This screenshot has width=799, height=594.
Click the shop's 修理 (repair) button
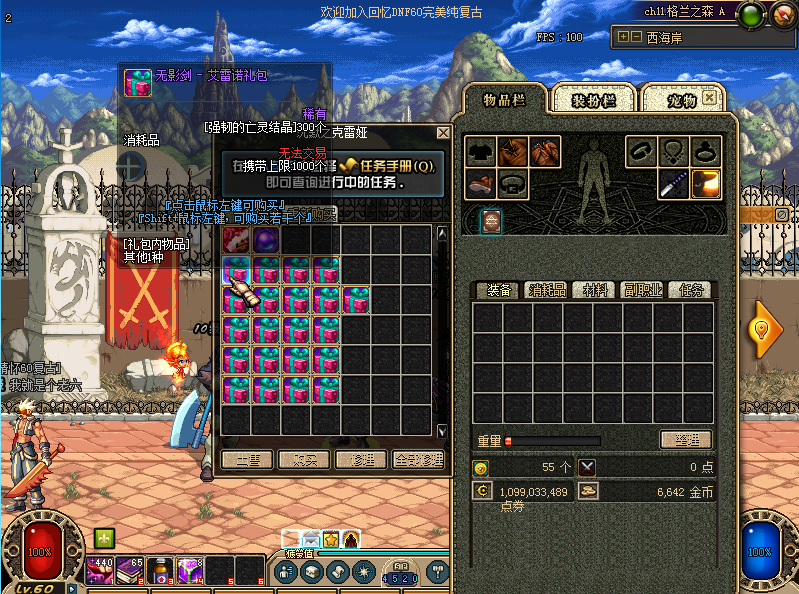[x=361, y=460]
